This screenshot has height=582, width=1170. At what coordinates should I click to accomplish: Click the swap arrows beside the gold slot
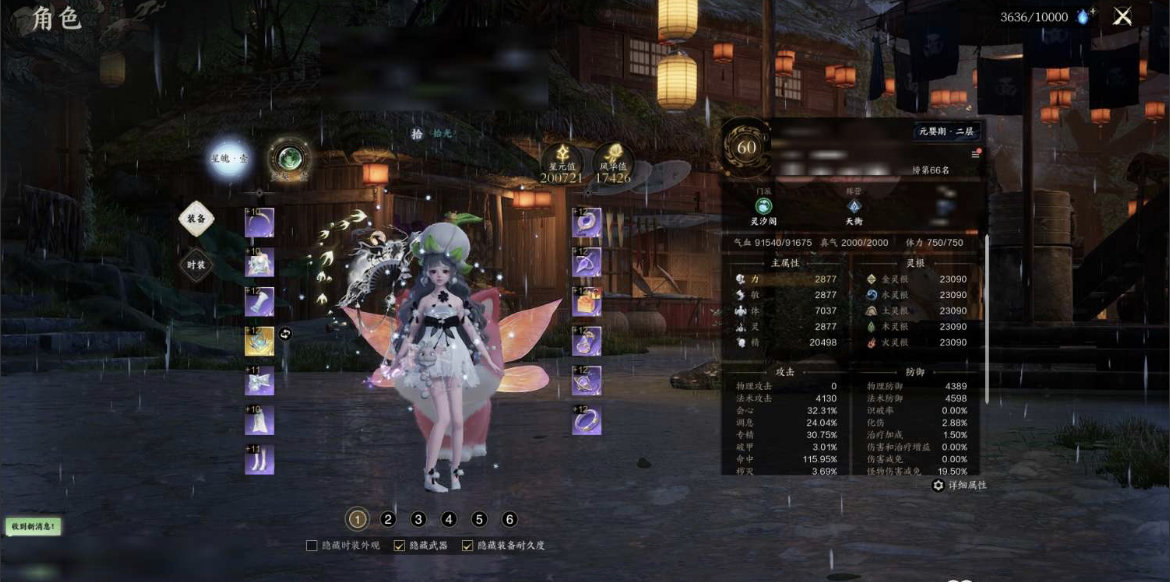click(x=285, y=334)
